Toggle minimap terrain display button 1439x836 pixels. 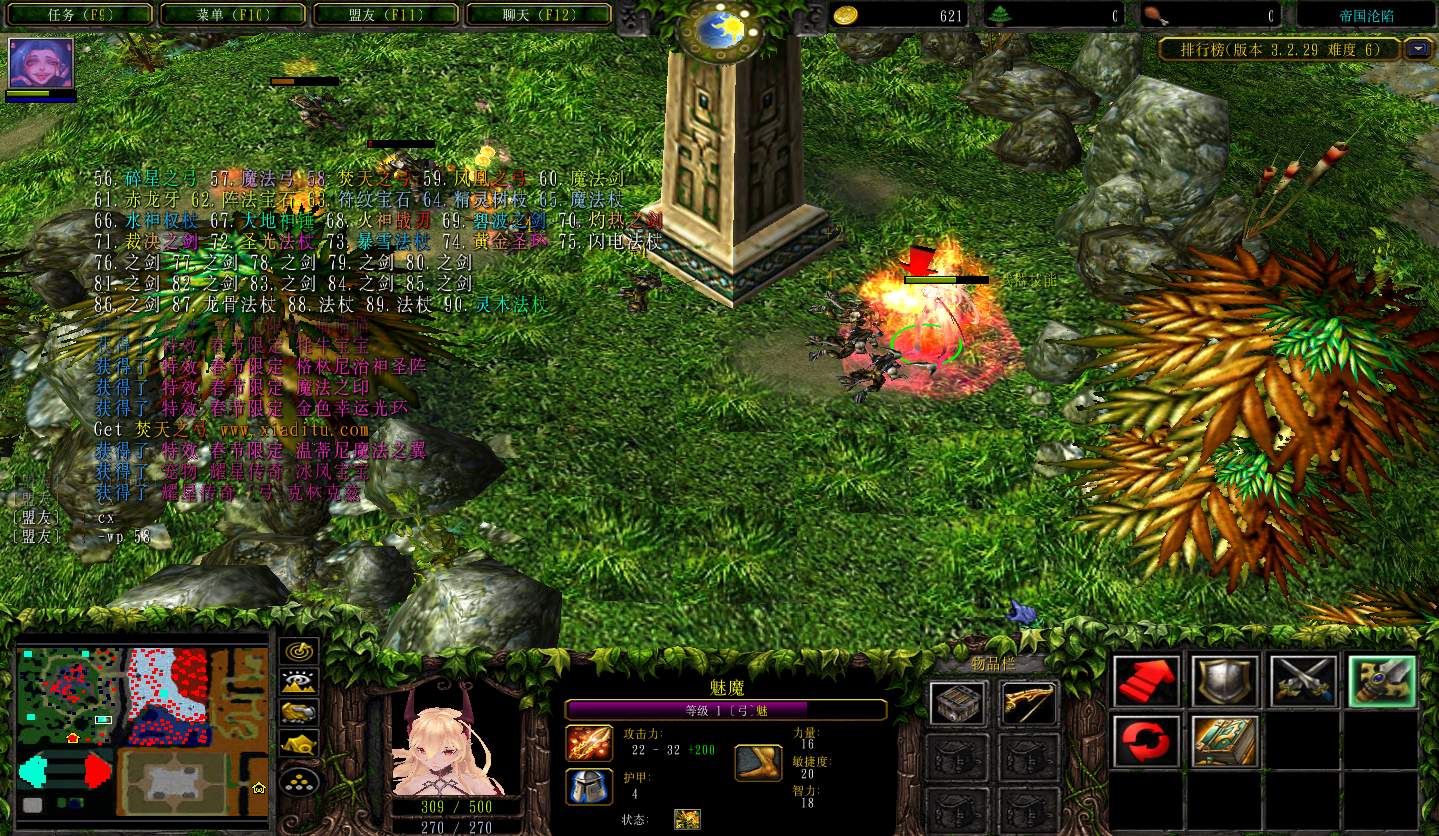click(298, 682)
